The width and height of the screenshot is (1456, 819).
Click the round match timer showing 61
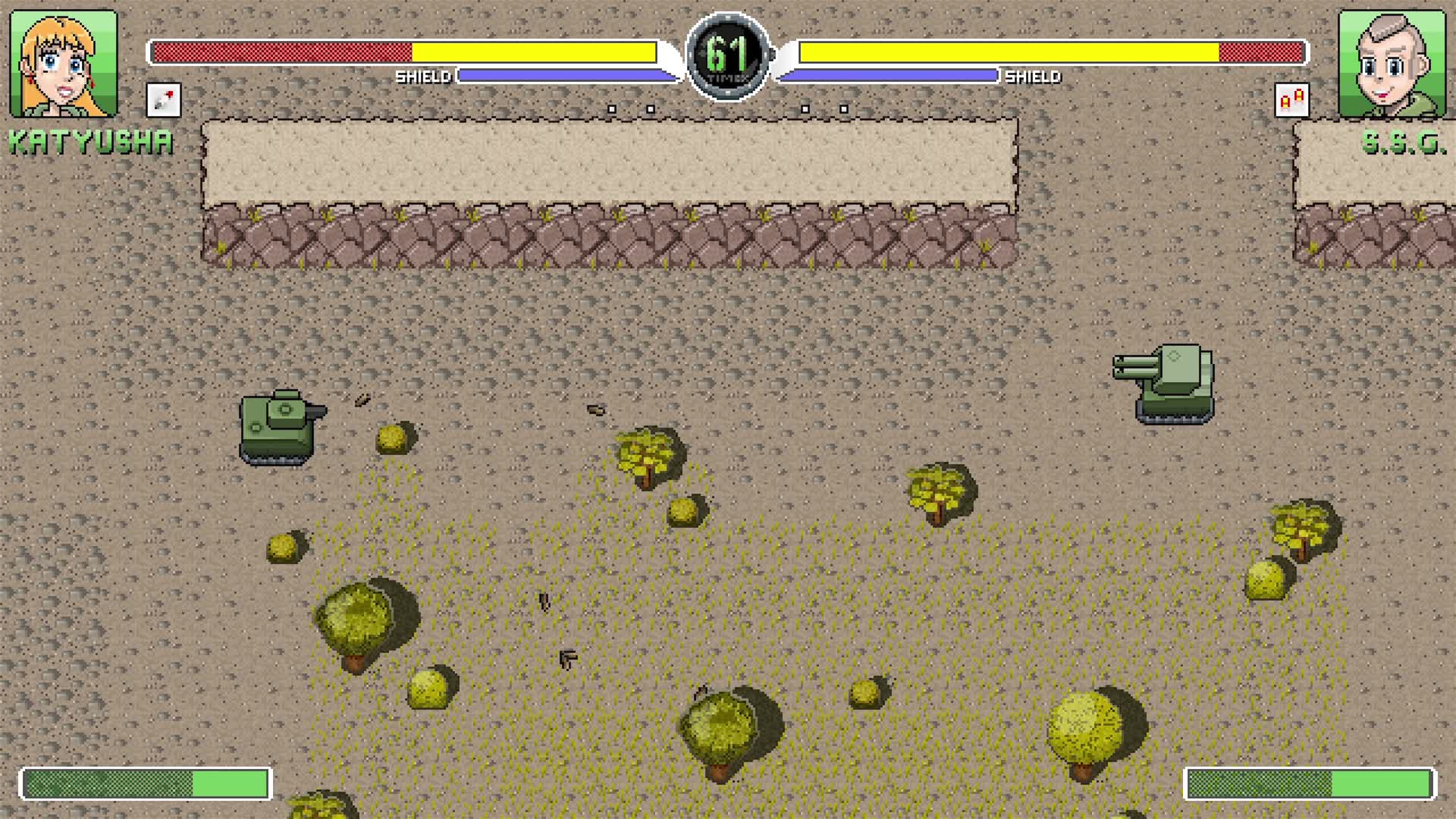click(730, 53)
